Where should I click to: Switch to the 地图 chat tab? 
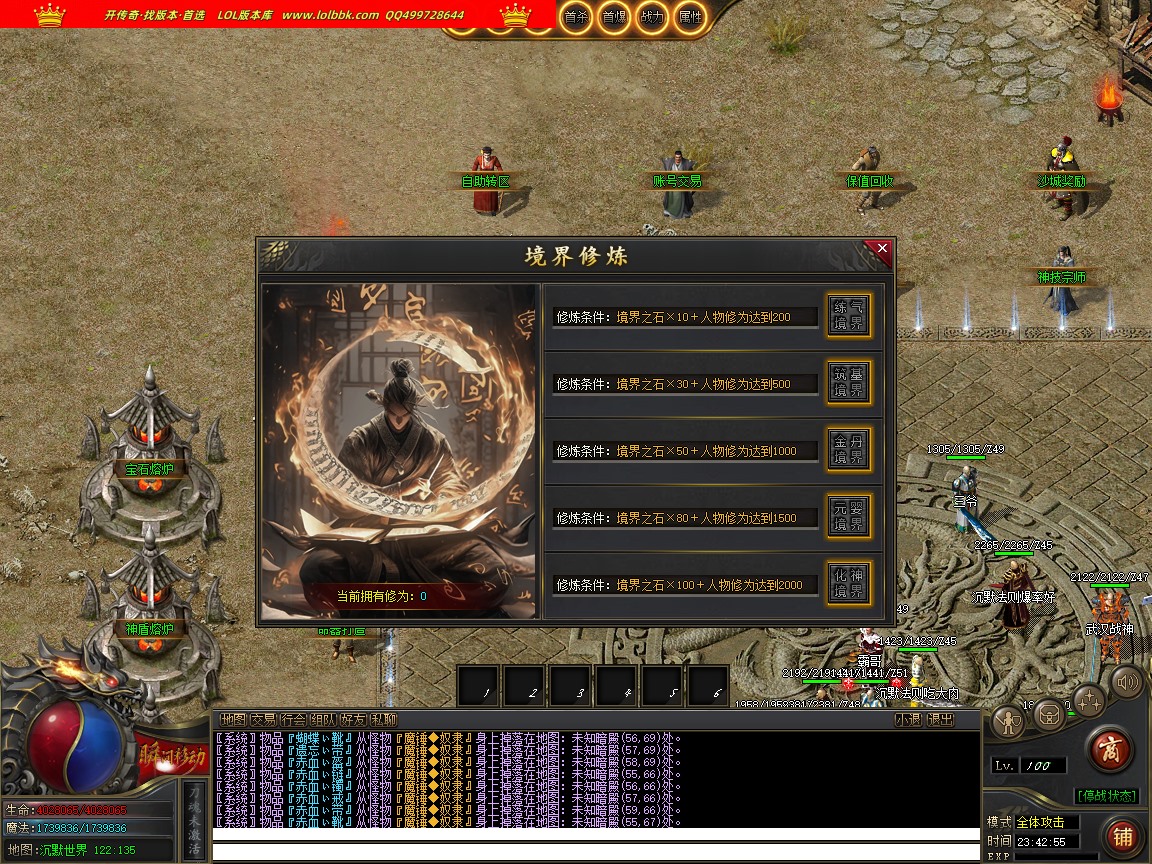tap(233, 719)
